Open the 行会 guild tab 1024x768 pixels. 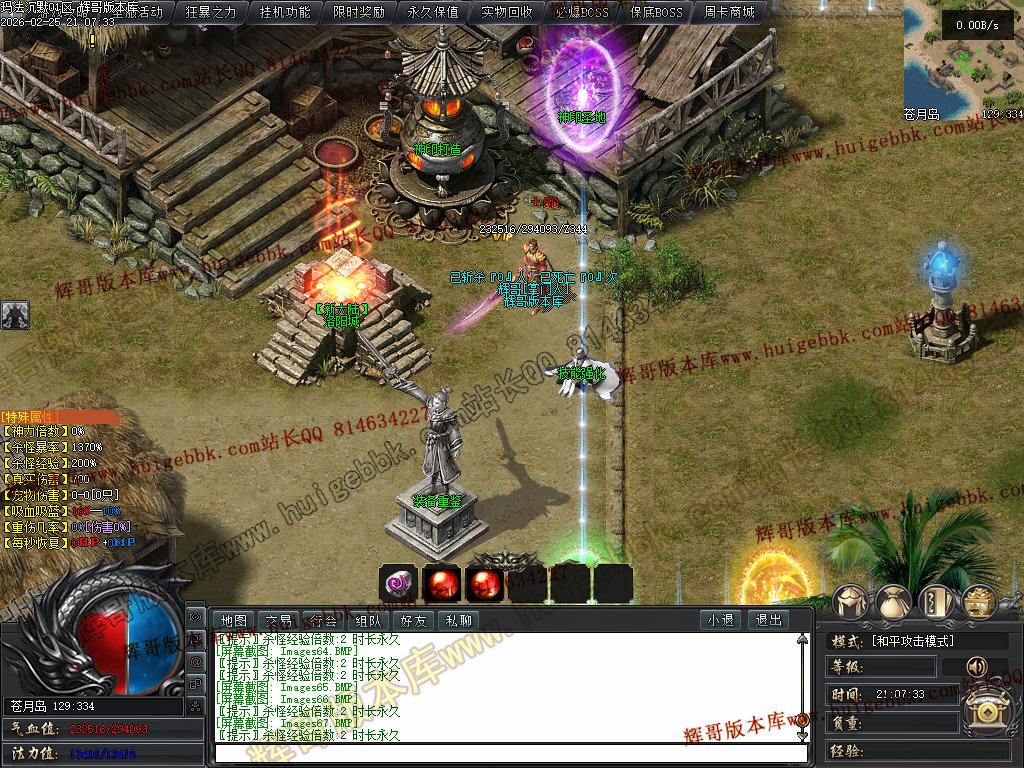323,620
